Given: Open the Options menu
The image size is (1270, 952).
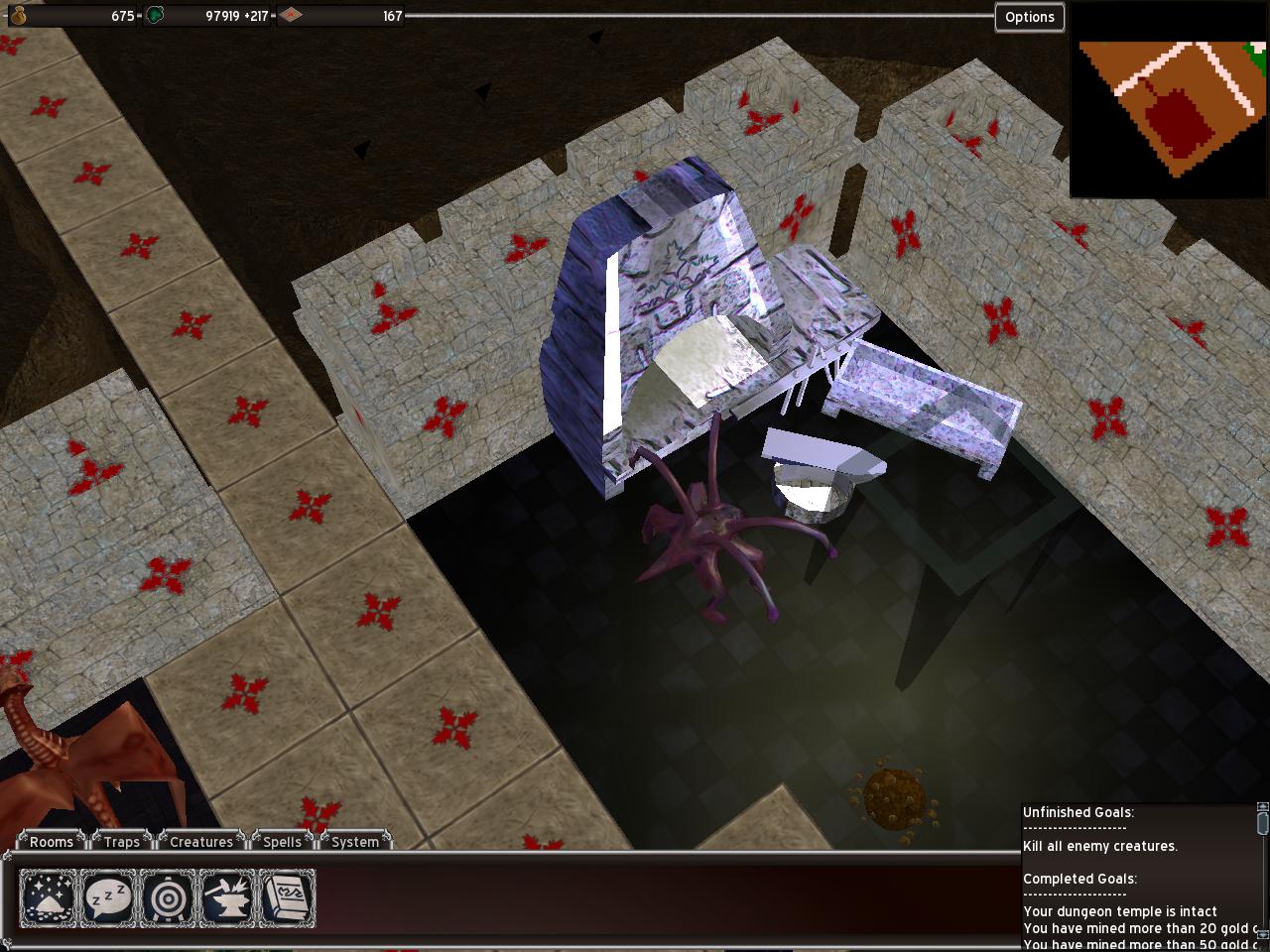Looking at the screenshot, I should click(1029, 17).
